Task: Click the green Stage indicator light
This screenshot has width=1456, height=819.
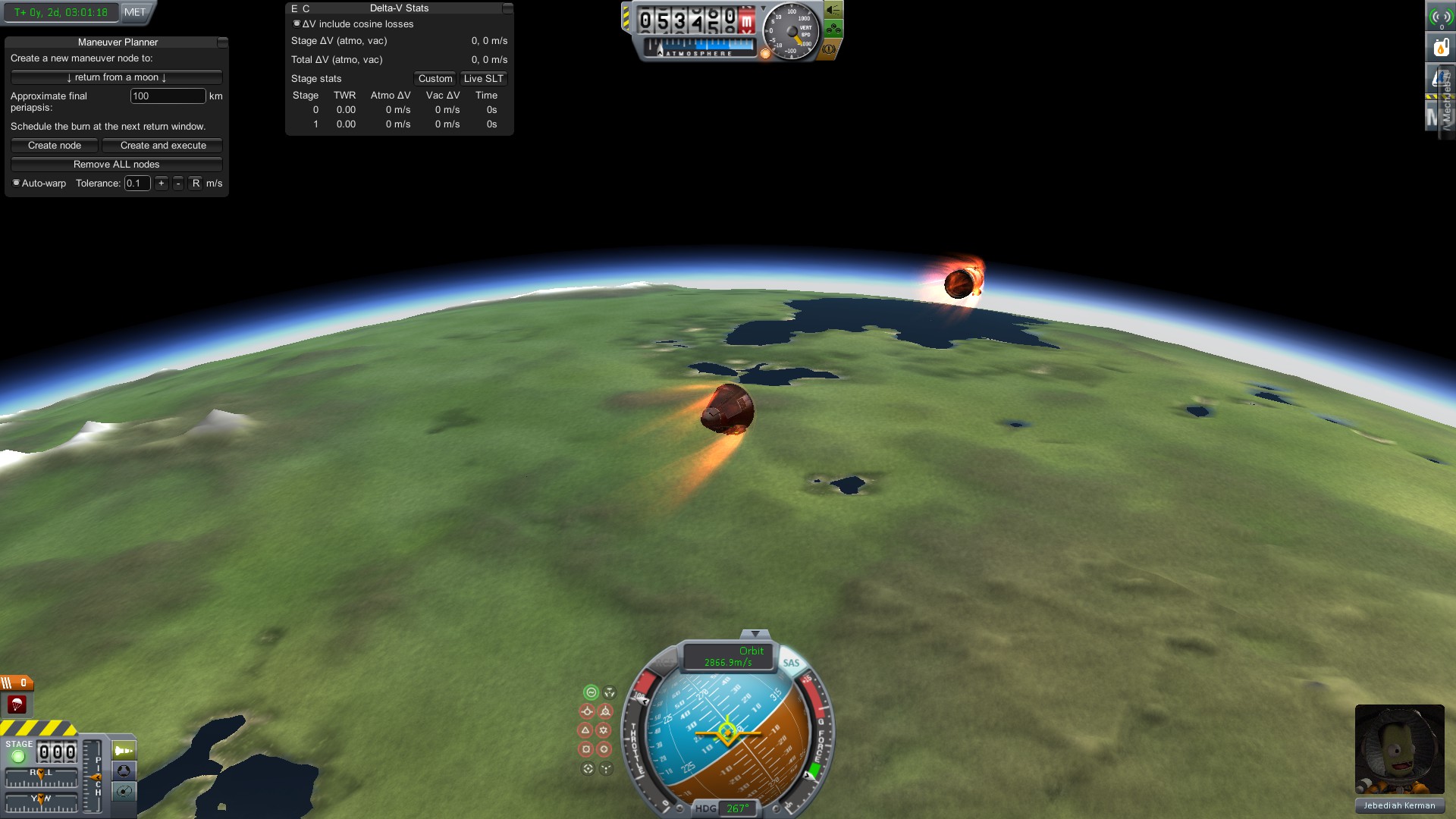Action: point(18,756)
